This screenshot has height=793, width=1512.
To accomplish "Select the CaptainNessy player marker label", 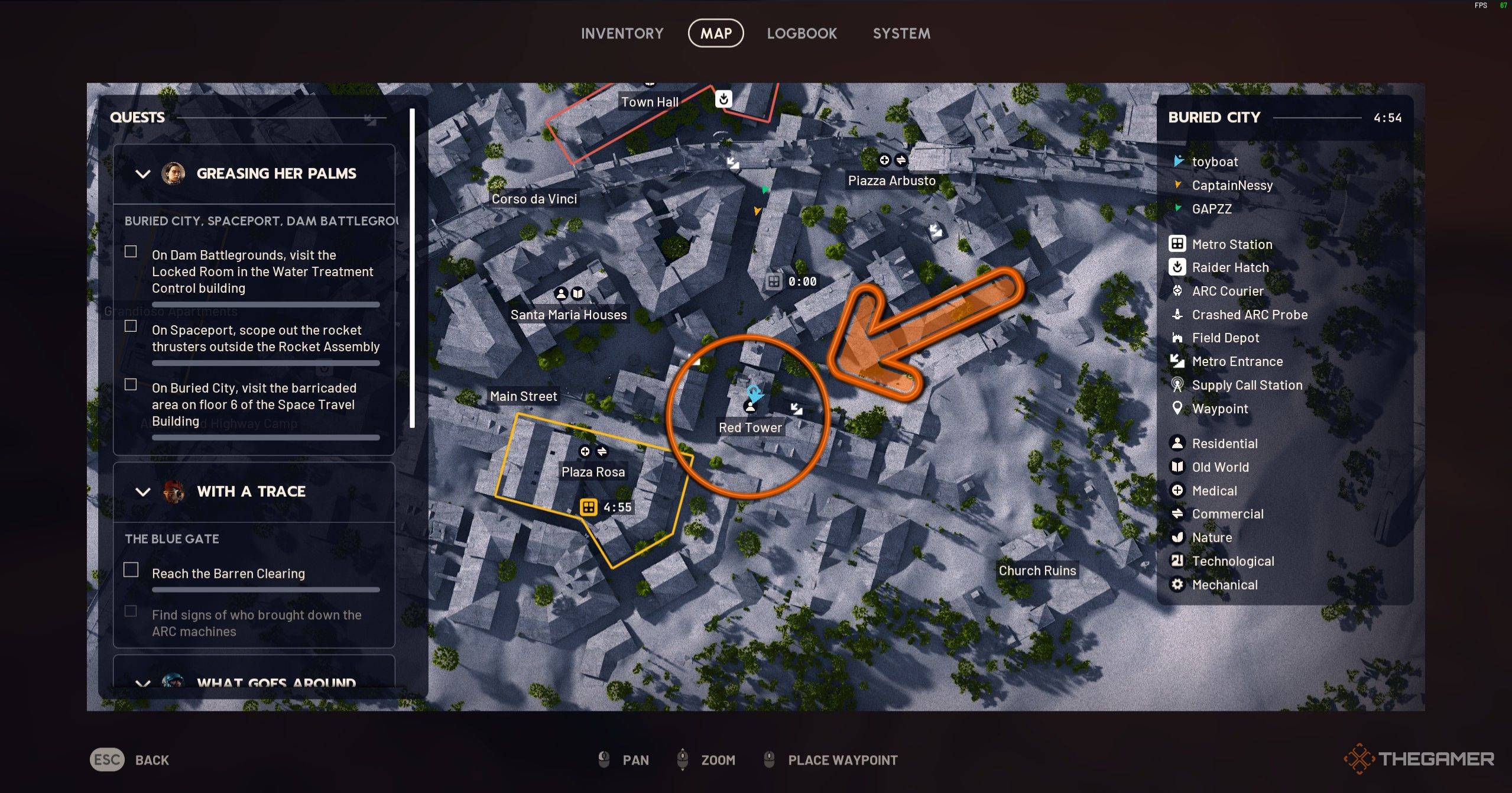I will 1232,185.
